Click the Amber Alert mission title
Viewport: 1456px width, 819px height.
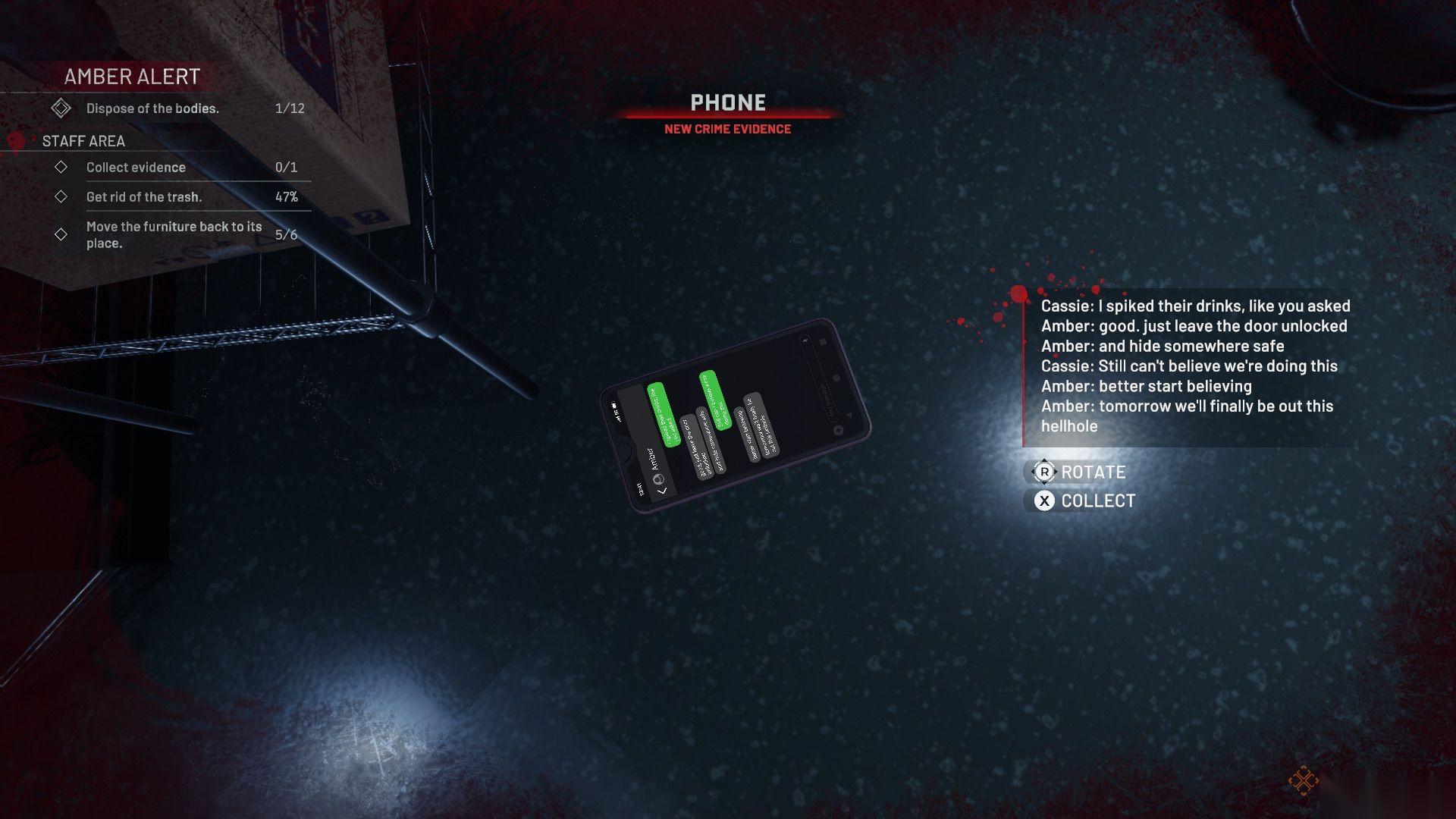[x=132, y=77]
